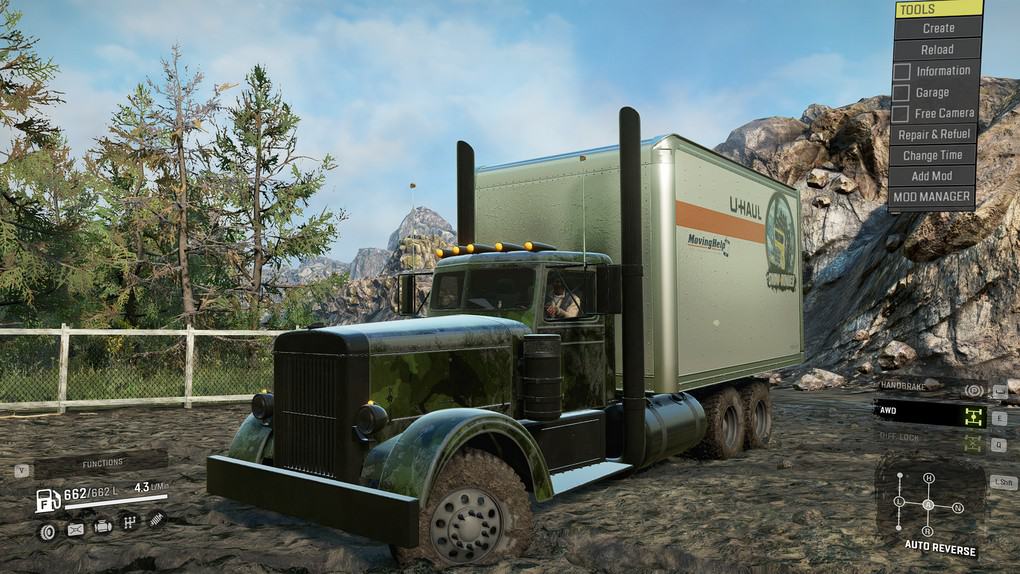1020x574 pixels.
Task: Reload using the Tools menu
Action: point(937,49)
